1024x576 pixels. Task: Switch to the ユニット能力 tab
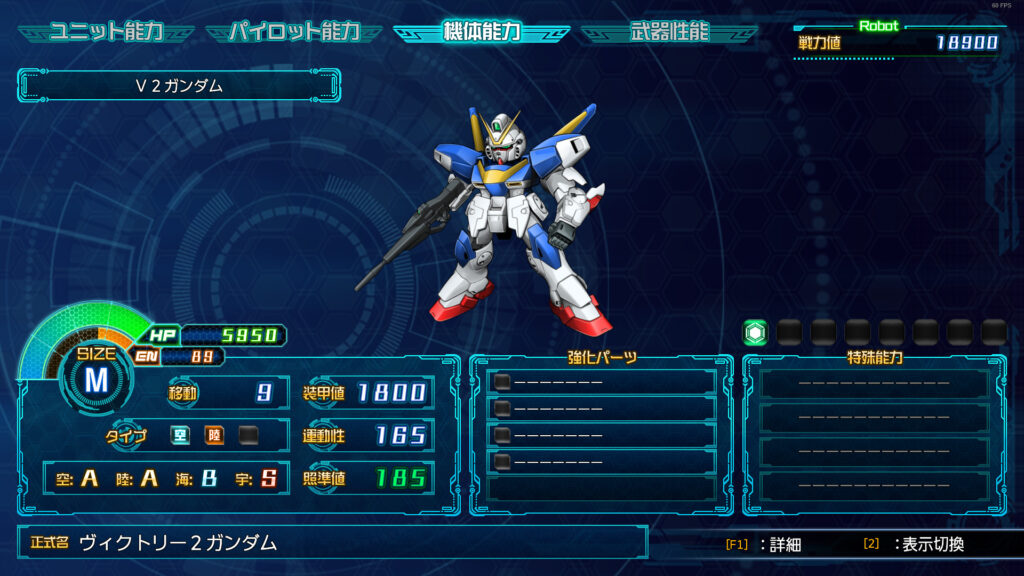106,31
